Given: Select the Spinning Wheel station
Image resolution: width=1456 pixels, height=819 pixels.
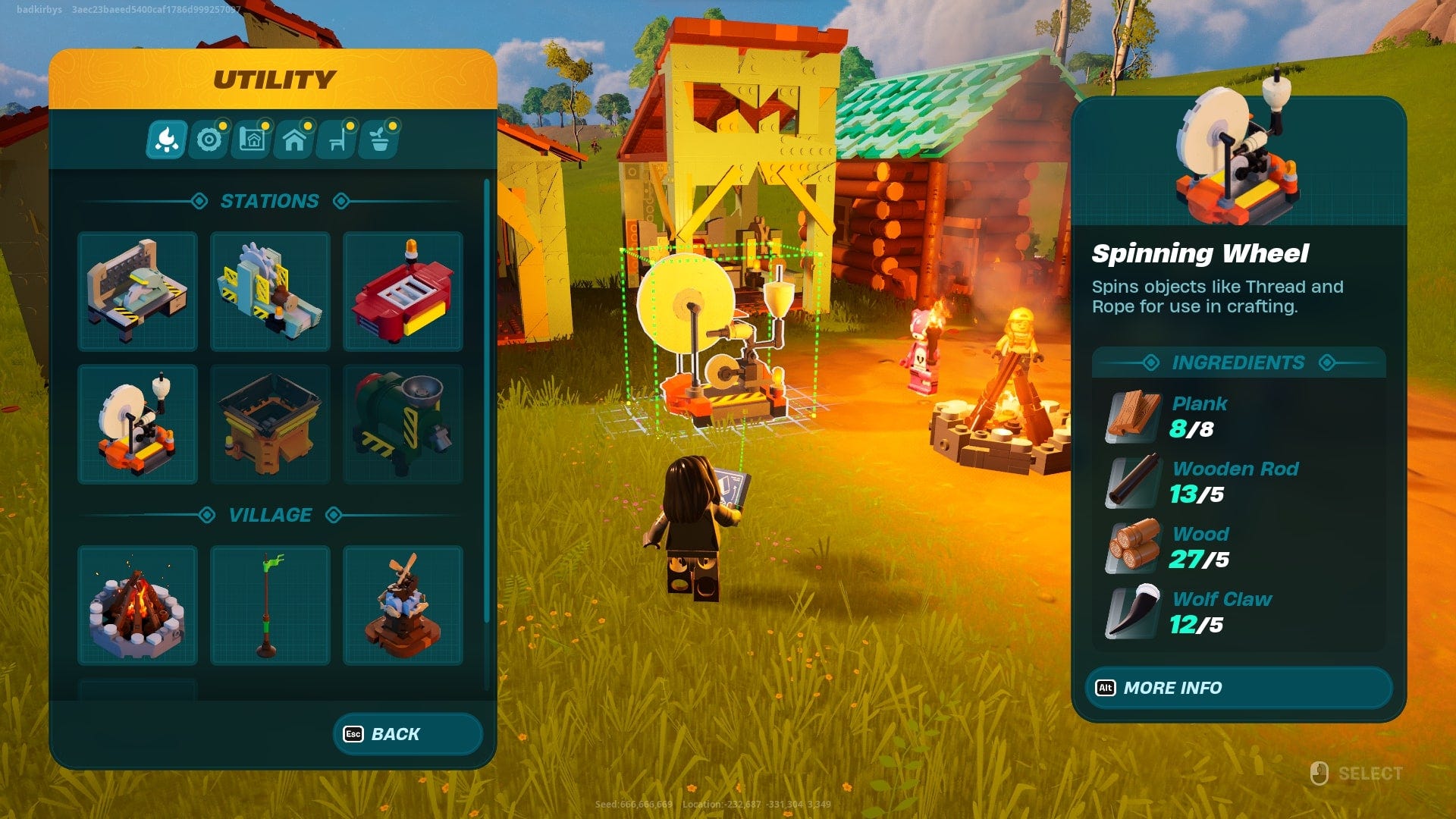Looking at the screenshot, I should (137, 425).
